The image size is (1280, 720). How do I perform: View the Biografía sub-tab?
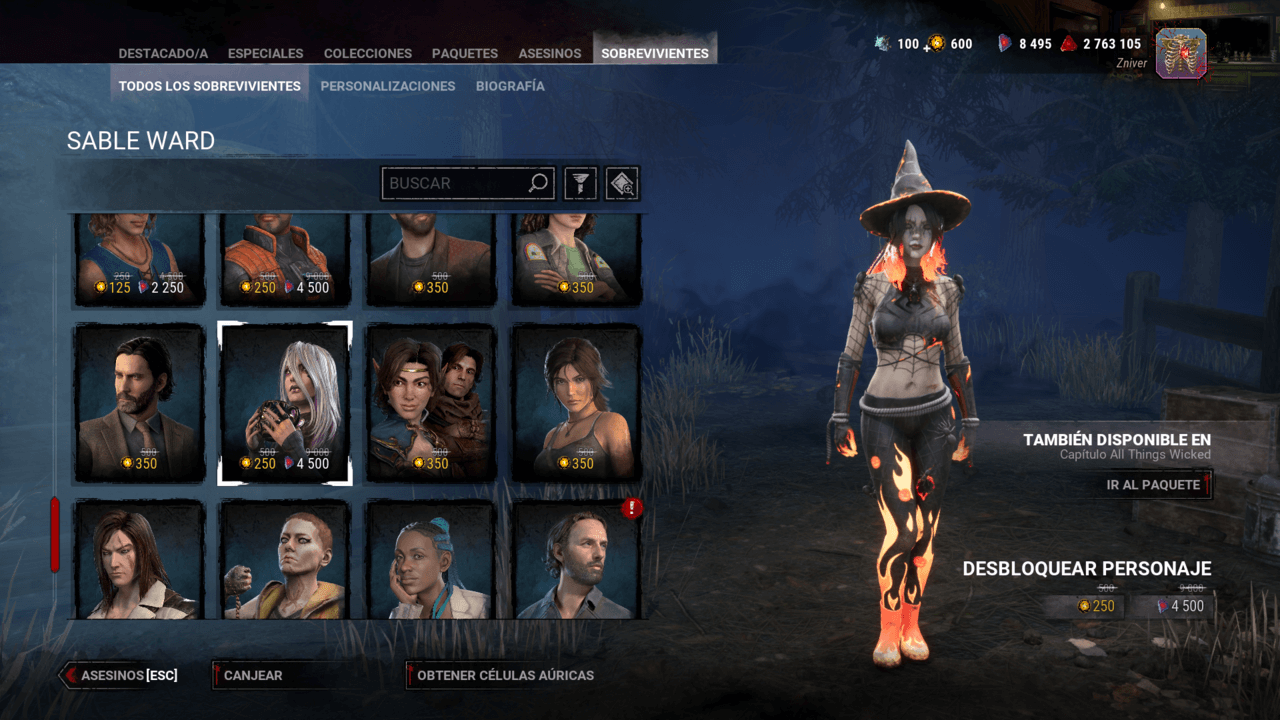click(510, 86)
